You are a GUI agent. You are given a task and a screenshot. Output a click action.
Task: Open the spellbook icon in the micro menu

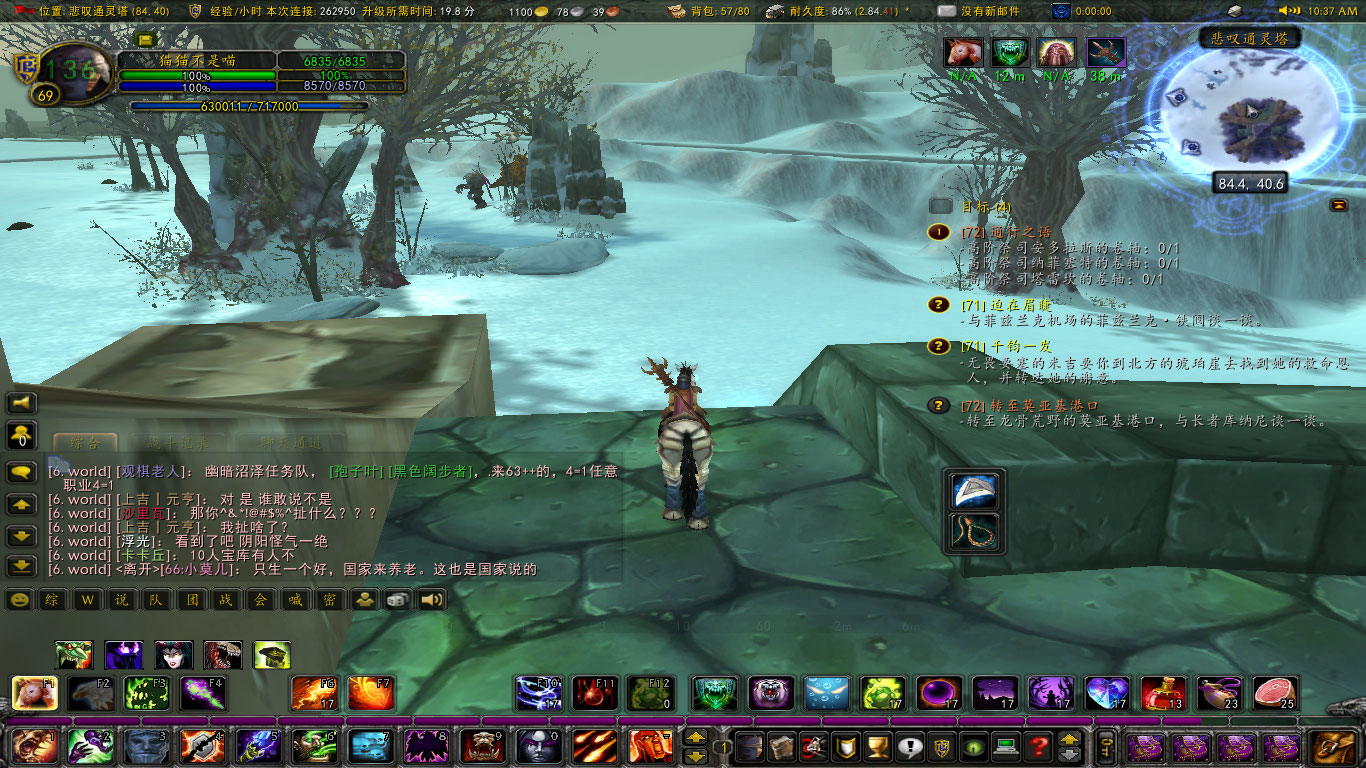[783, 745]
